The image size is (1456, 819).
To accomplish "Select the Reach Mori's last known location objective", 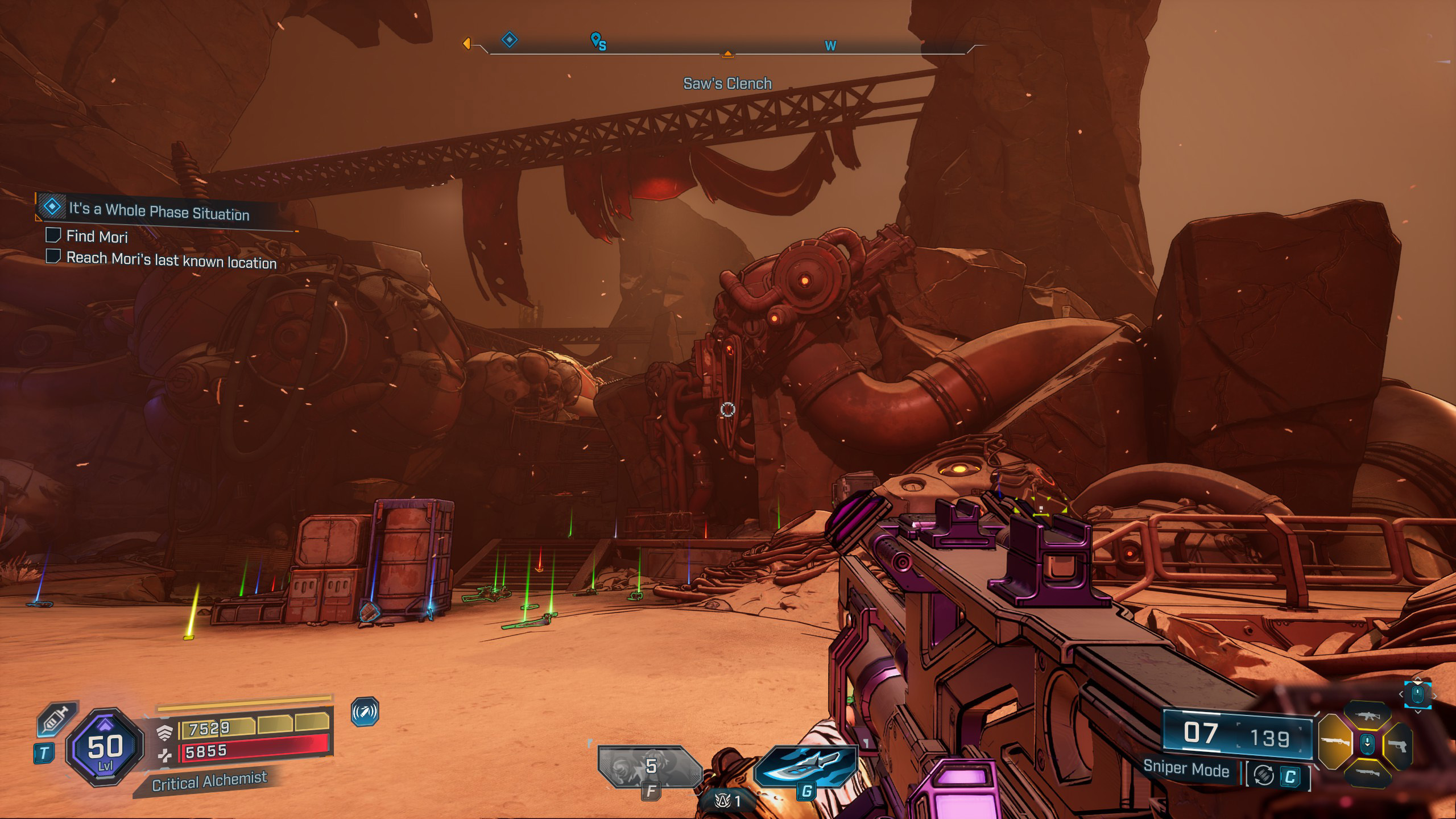I will pos(171,260).
